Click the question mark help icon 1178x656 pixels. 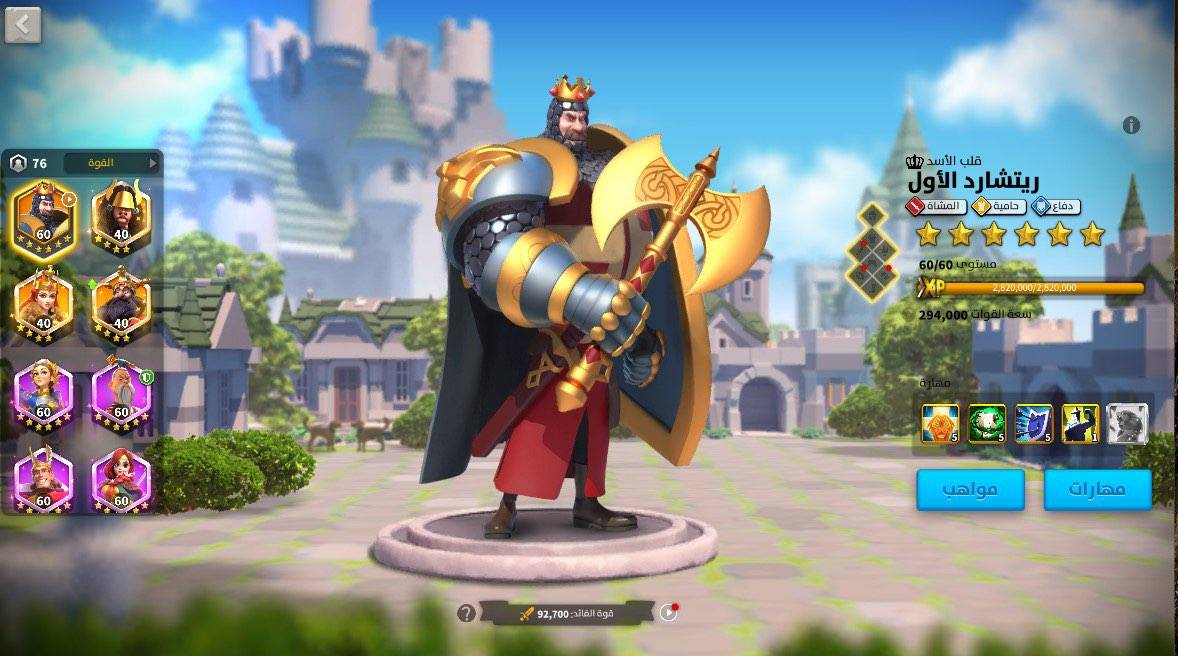pos(466,613)
